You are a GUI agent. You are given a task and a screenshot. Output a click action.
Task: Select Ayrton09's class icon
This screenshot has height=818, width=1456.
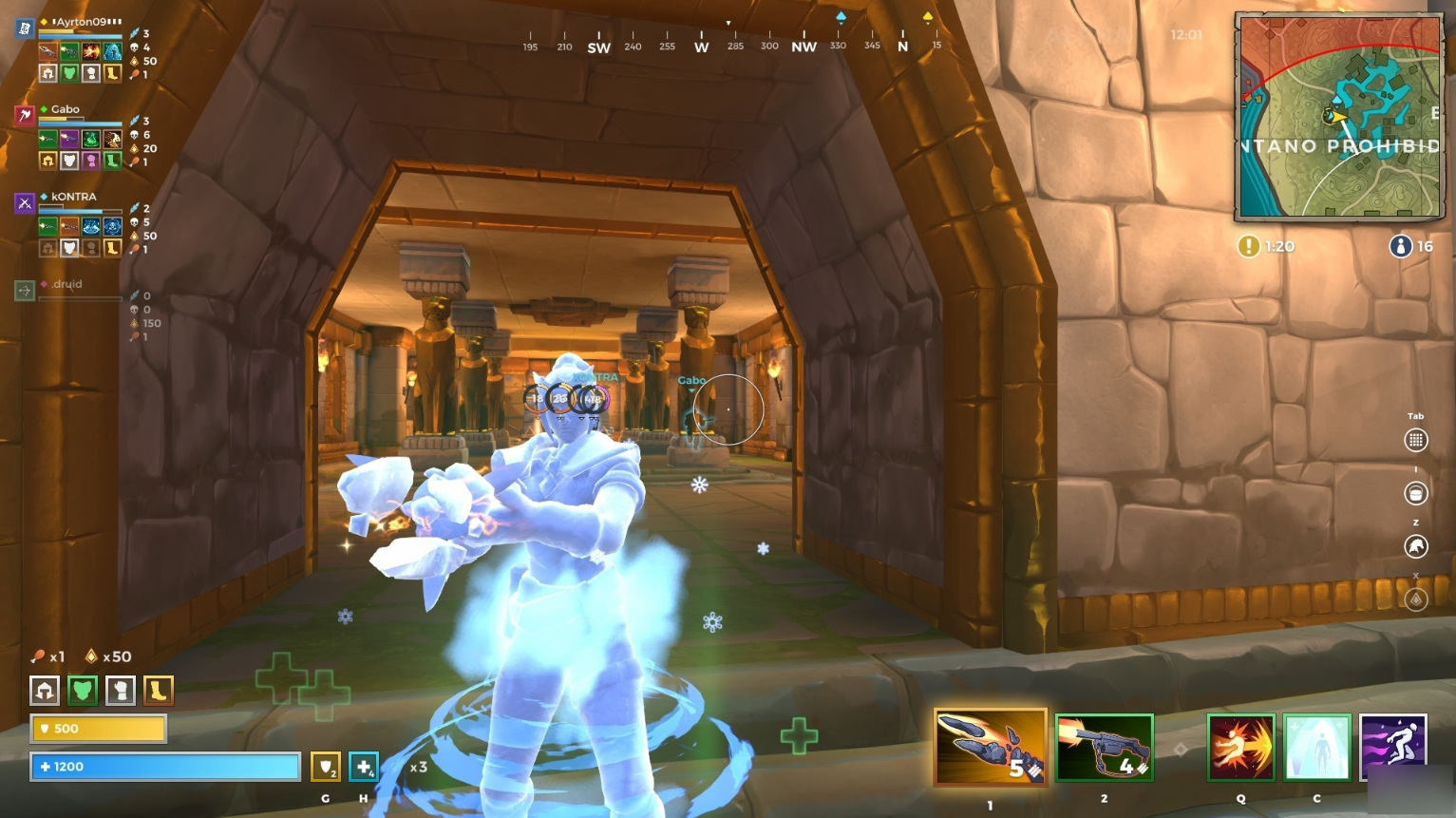(x=25, y=29)
